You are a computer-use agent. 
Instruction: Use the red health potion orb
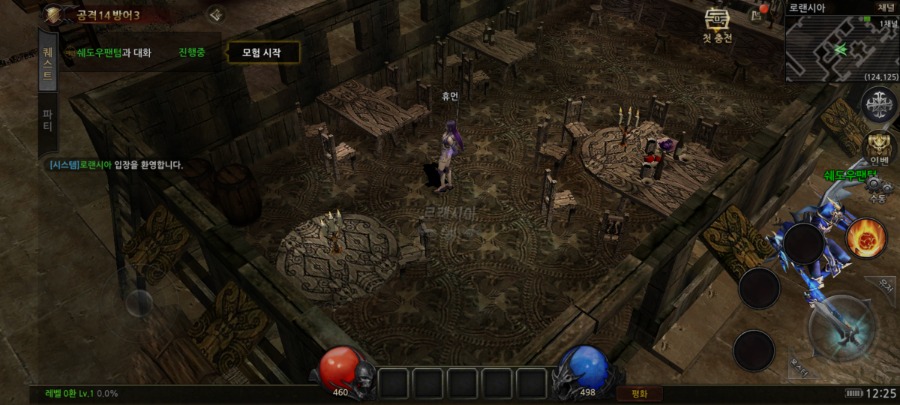[341, 365]
